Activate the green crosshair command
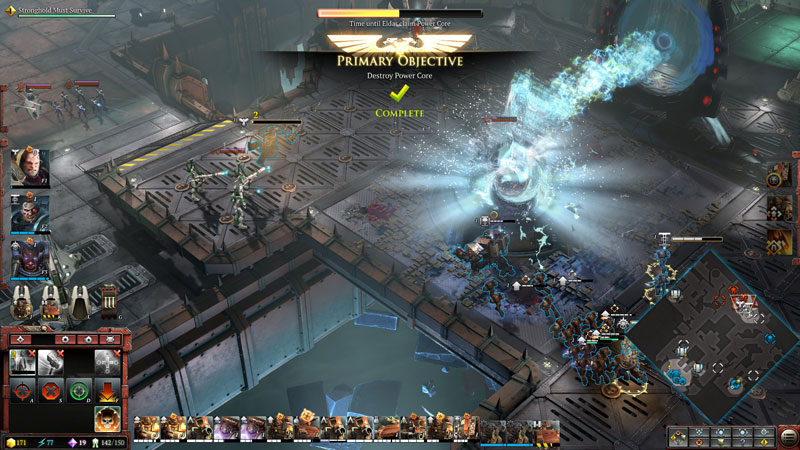Viewport: 800px width, 450px height. [80, 389]
